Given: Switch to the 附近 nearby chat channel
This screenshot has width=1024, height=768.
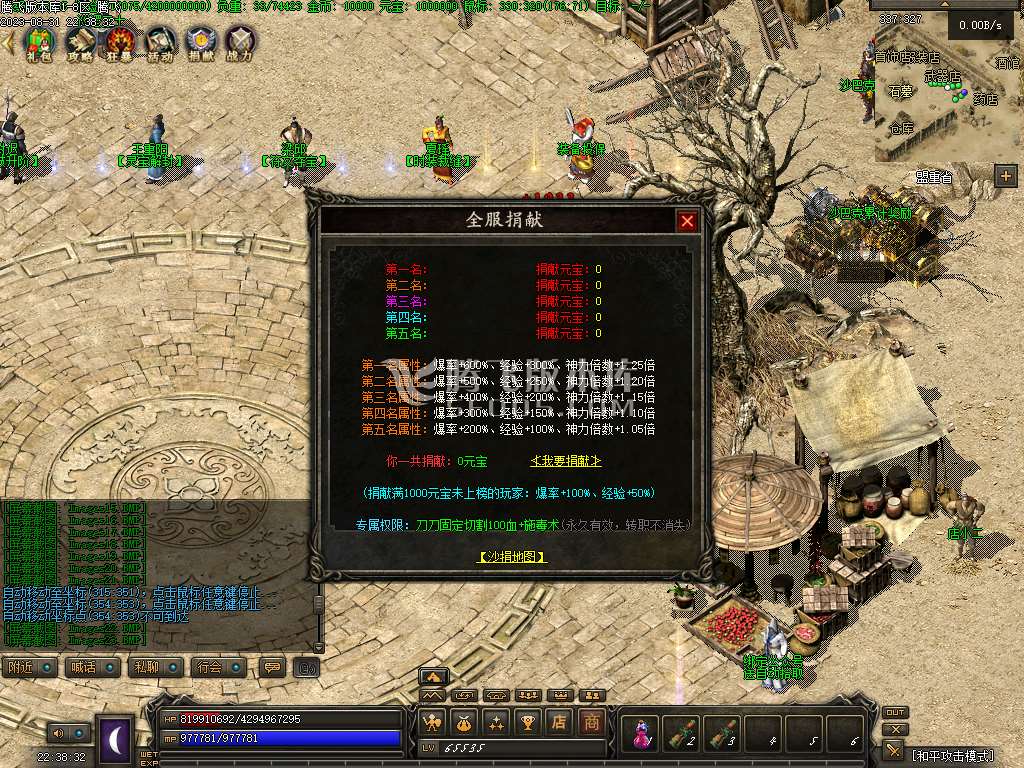Looking at the screenshot, I should (x=28, y=667).
